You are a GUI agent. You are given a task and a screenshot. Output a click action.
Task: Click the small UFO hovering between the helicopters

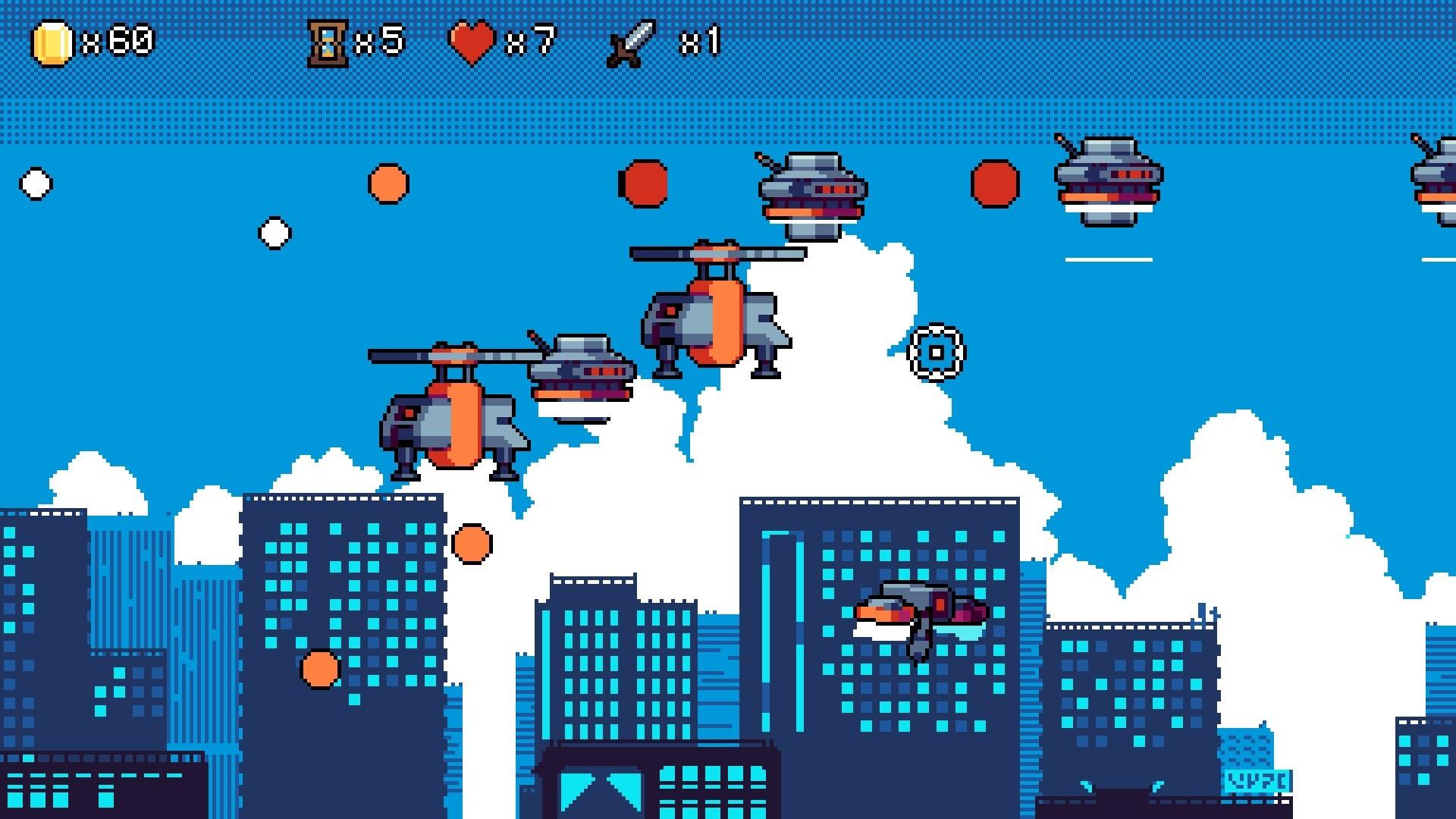coord(580,368)
